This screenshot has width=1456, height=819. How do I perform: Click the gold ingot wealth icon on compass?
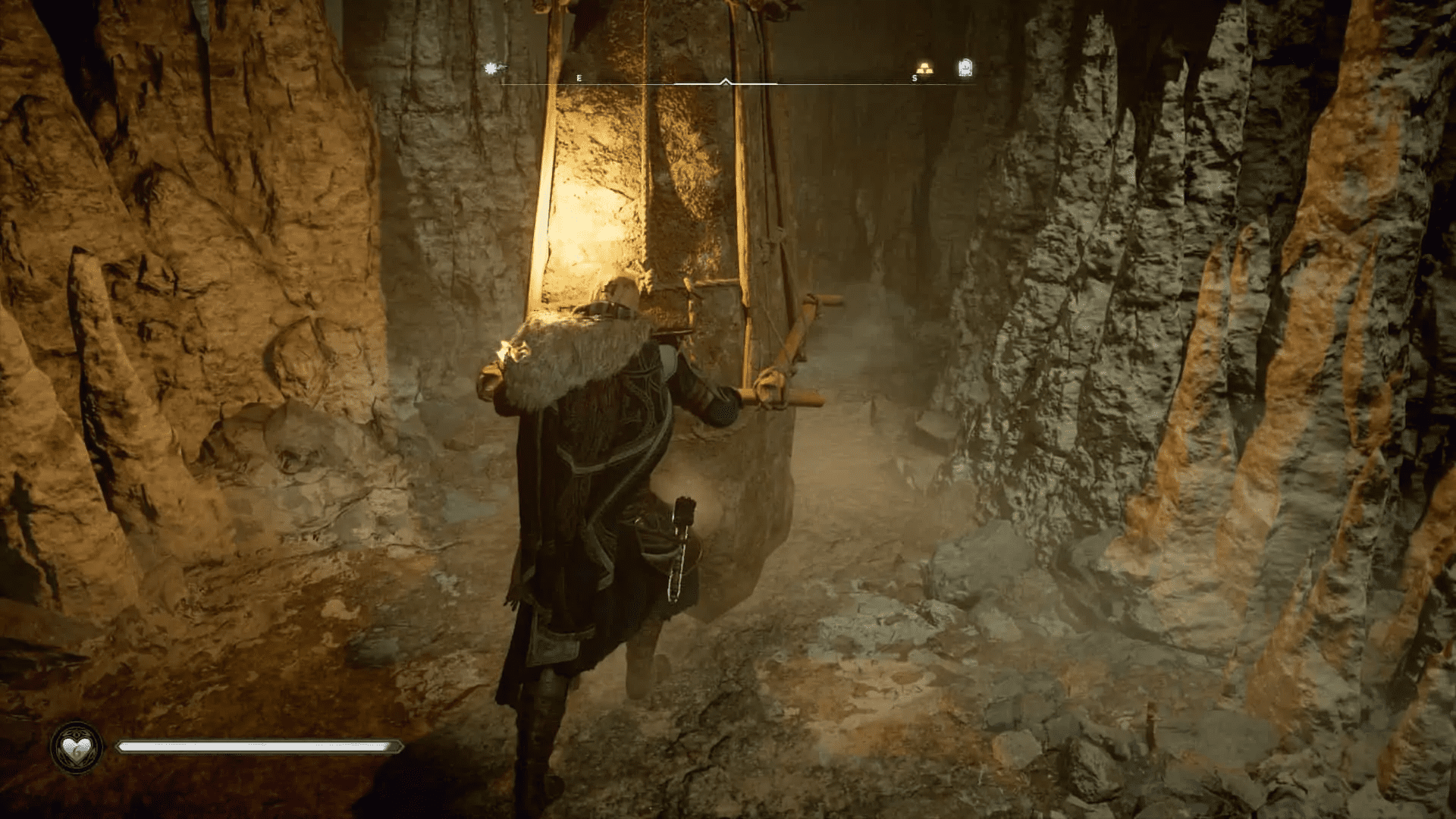click(x=924, y=68)
